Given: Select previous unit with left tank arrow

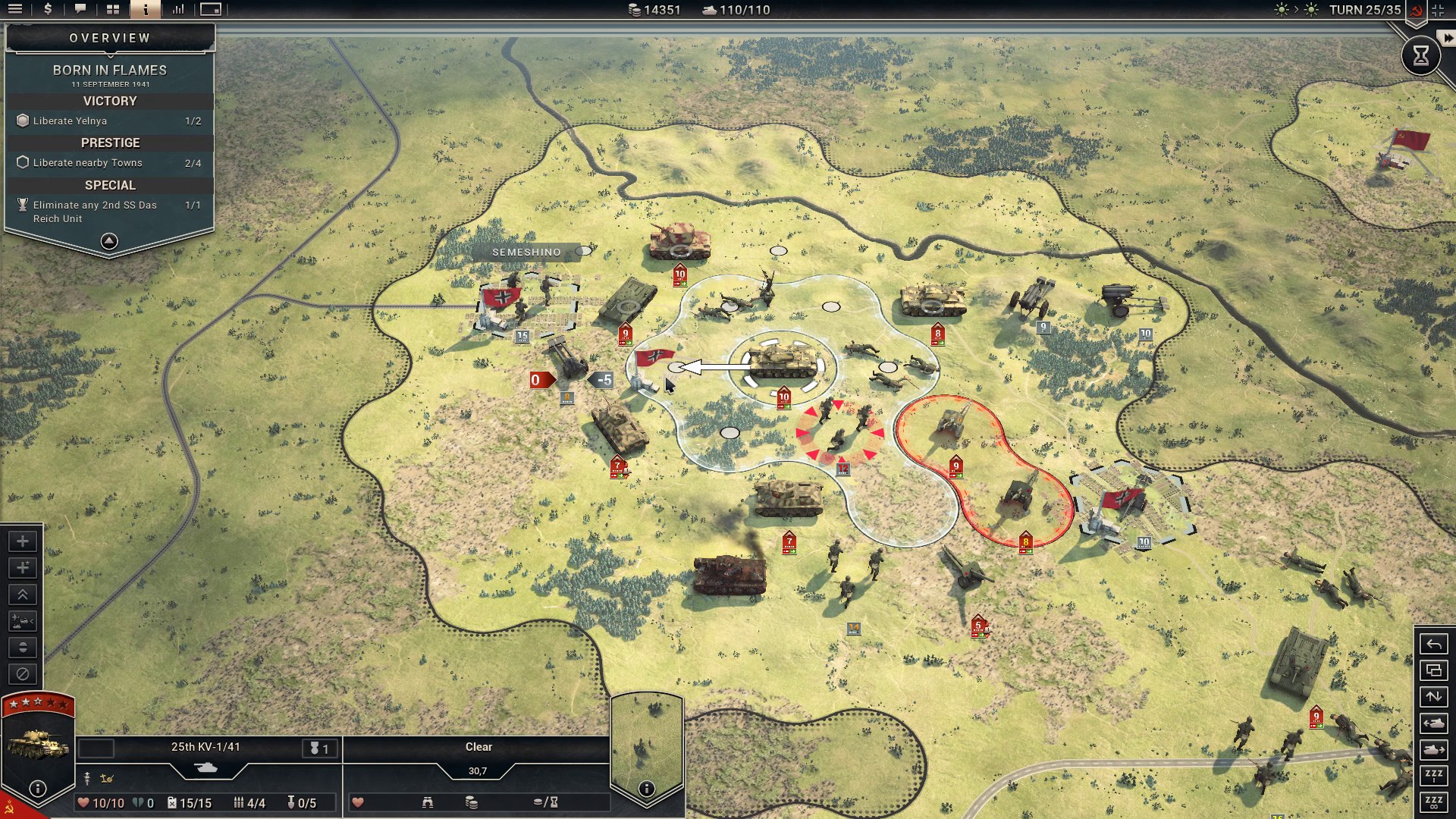Looking at the screenshot, I should tap(1433, 723).
